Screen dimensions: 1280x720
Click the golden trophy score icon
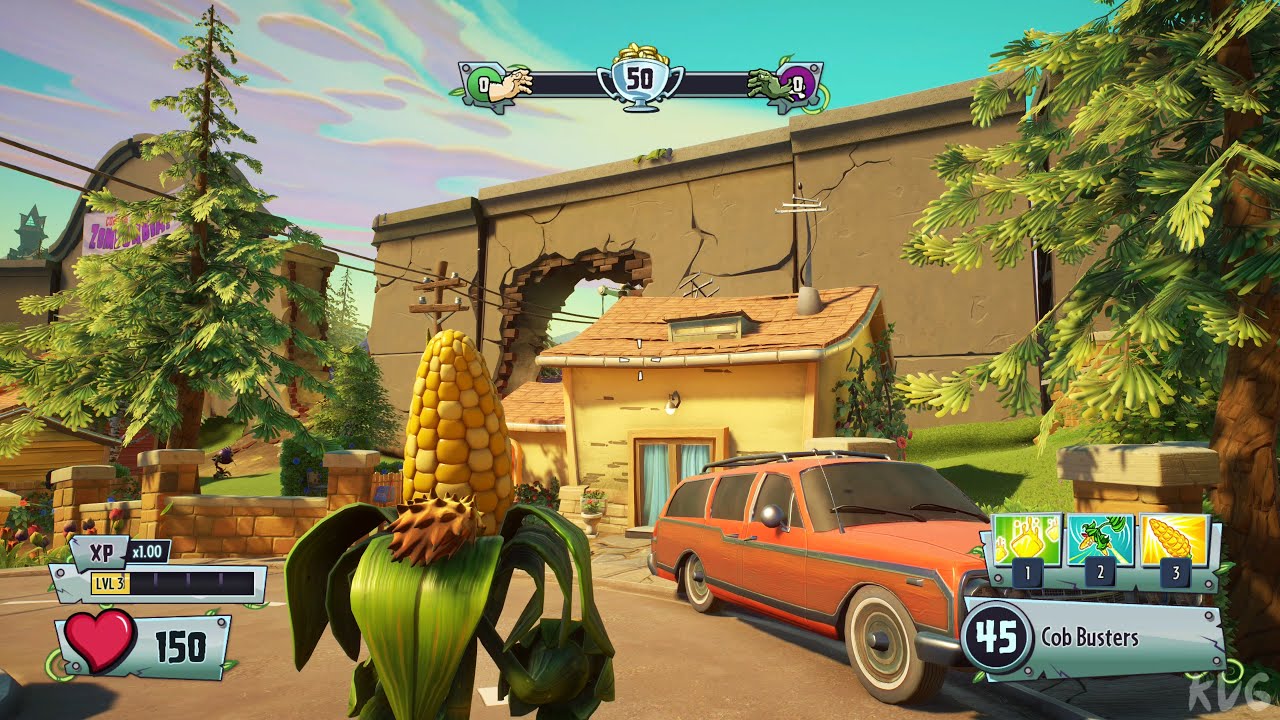[638, 76]
